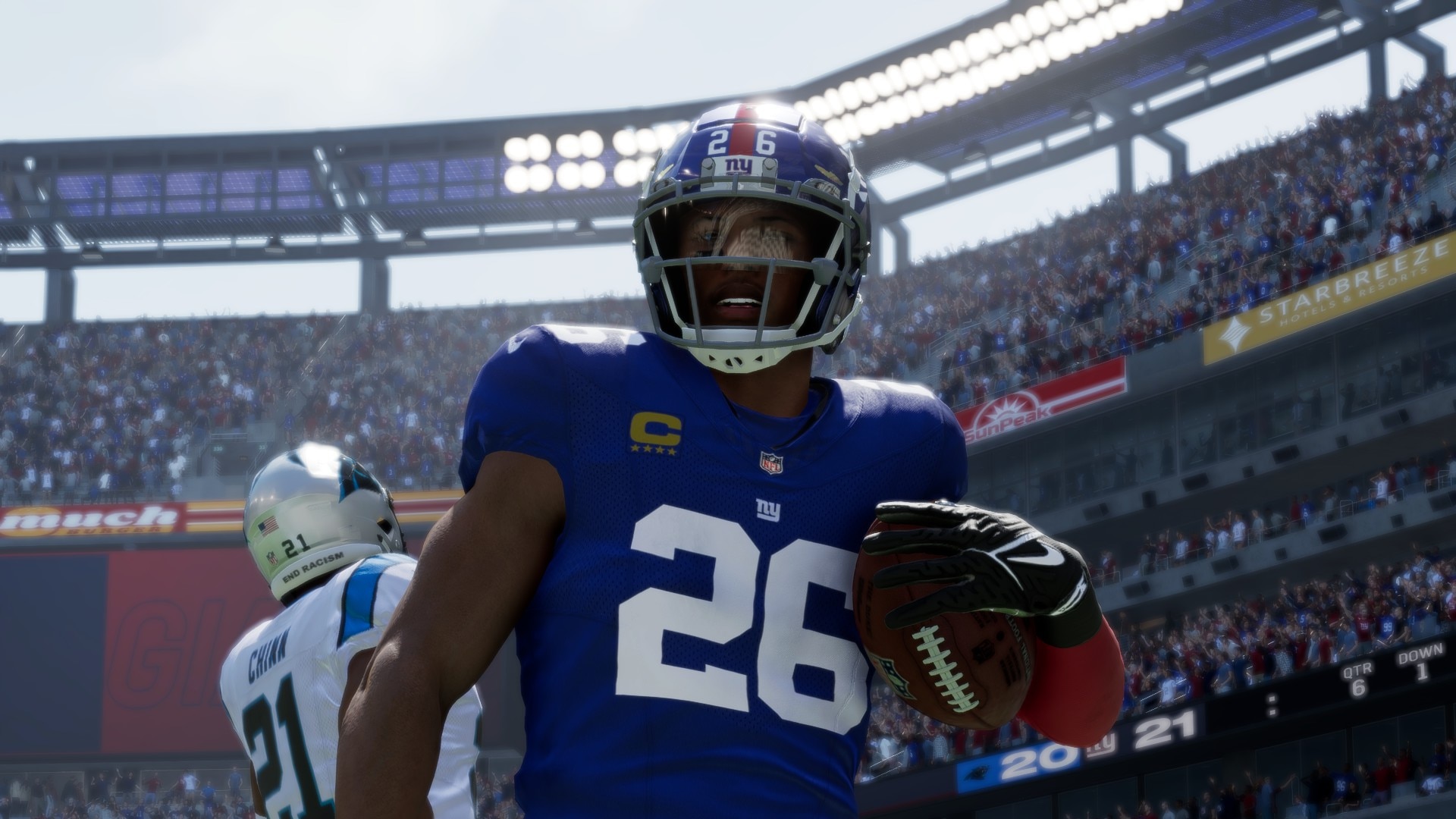Click the Panthers logo on the score ribbon
Viewport: 1456px width, 819px height.
point(978,774)
